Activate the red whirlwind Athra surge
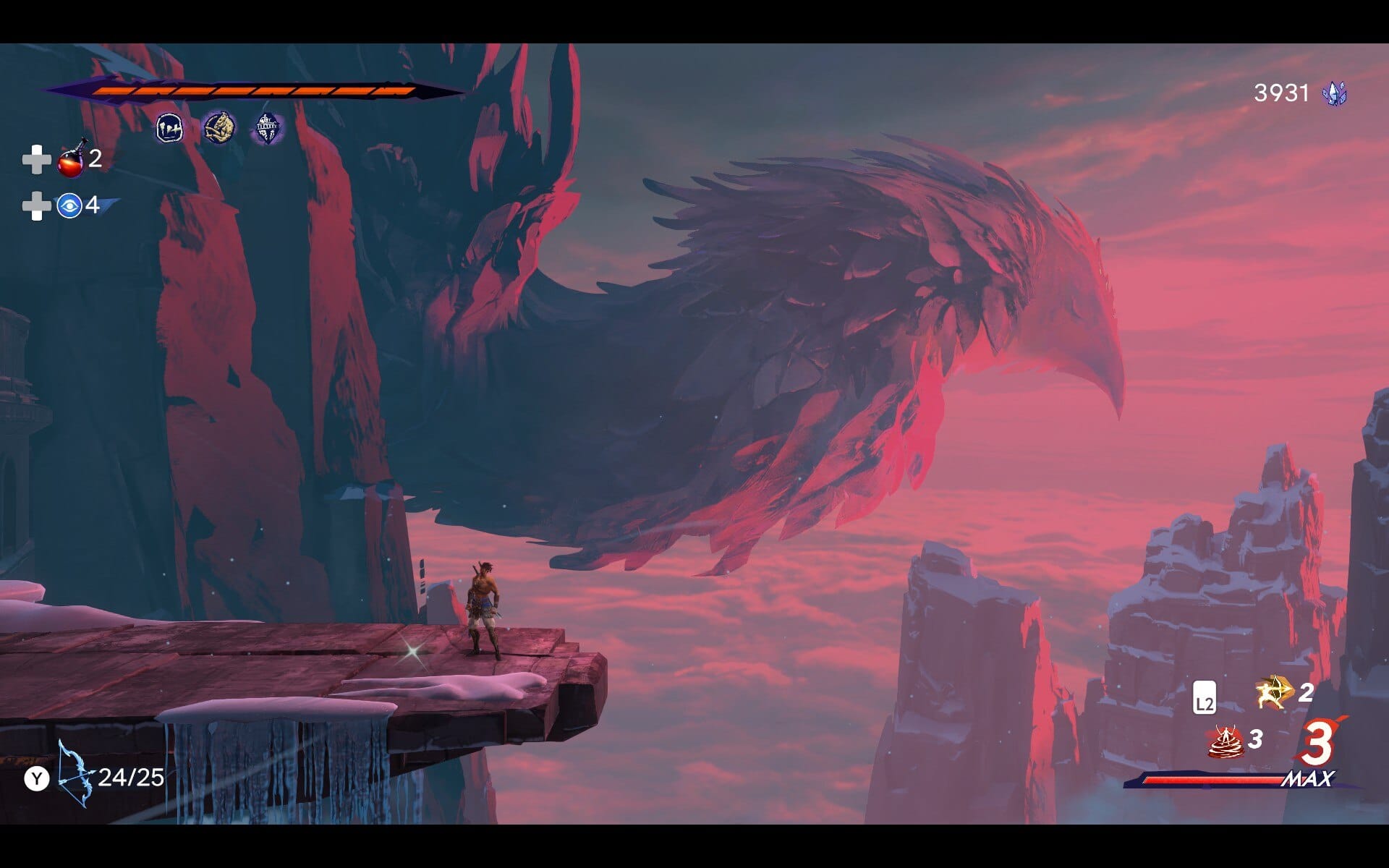Viewport: 1389px width, 868px height. tap(1225, 741)
